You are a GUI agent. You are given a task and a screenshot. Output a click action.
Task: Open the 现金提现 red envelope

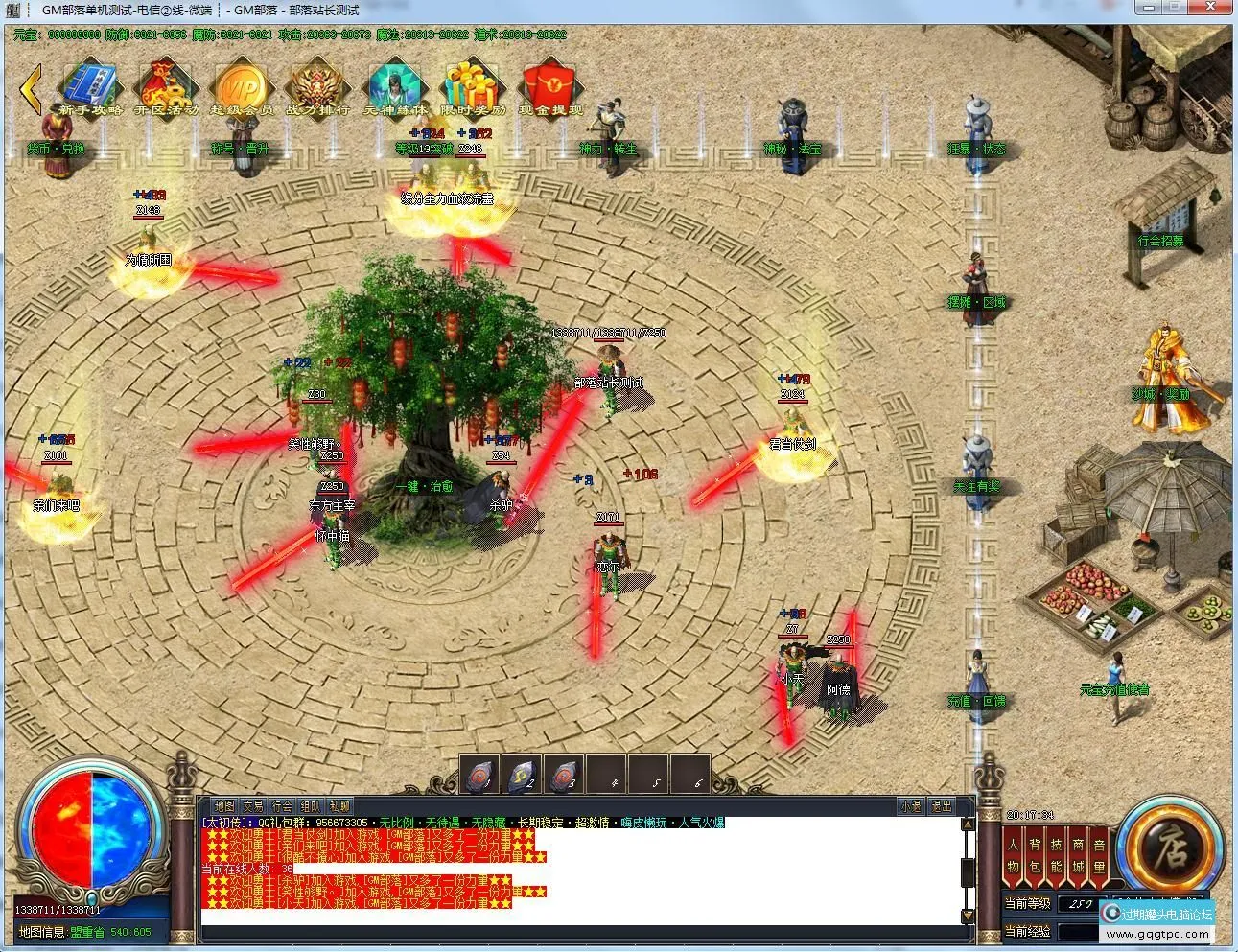coord(550,88)
